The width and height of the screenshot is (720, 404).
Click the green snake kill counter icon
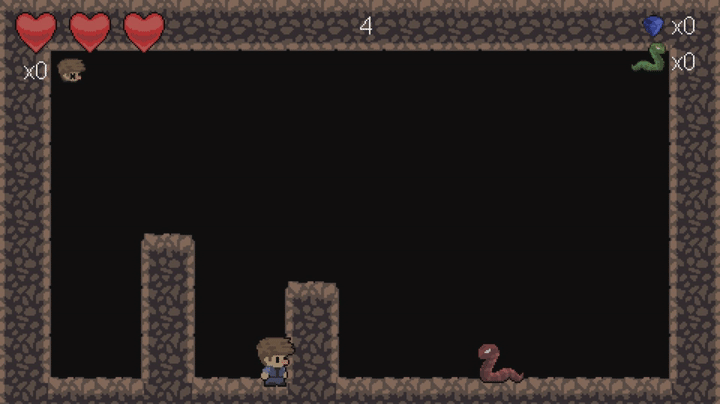[x=648, y=59]
